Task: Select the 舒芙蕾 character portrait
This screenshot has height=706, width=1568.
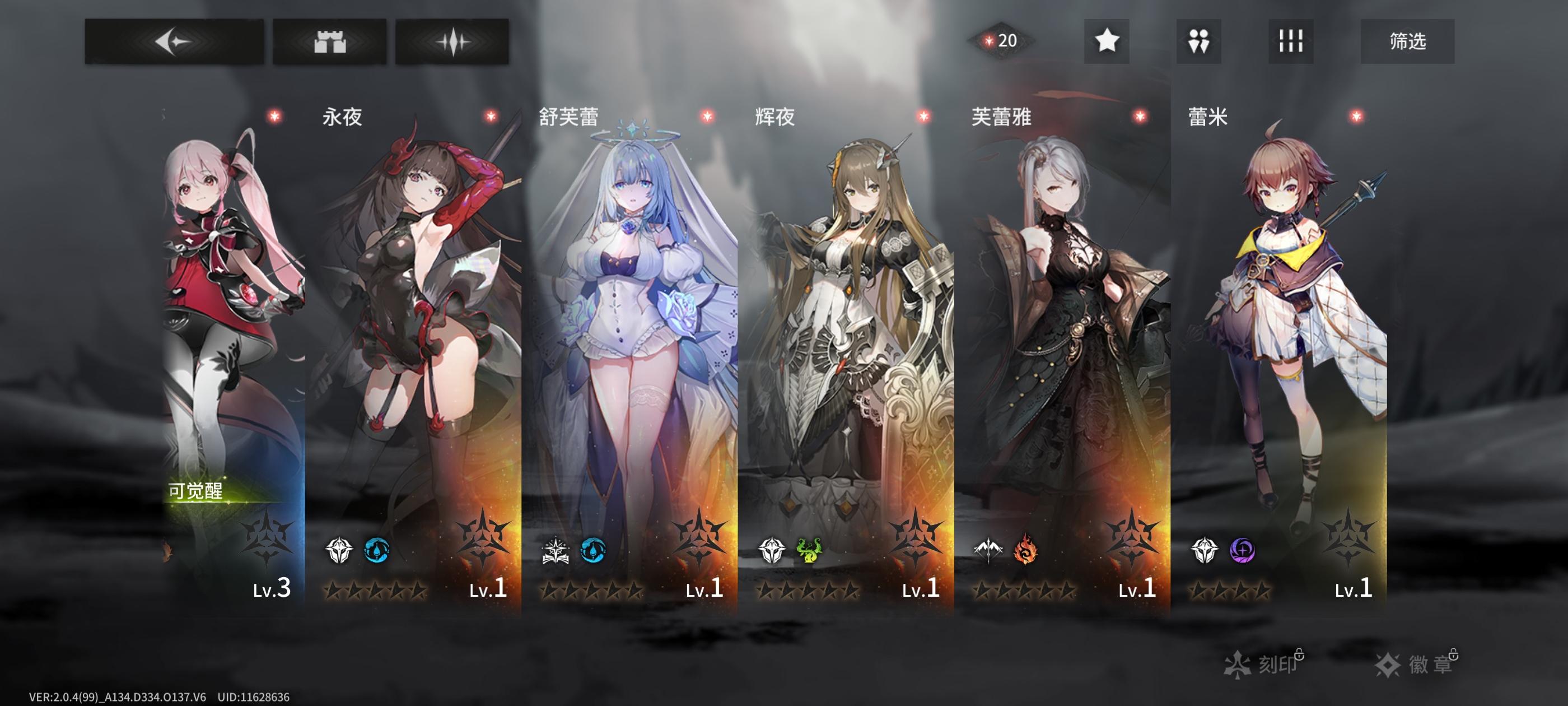Action: coord(633,335)
